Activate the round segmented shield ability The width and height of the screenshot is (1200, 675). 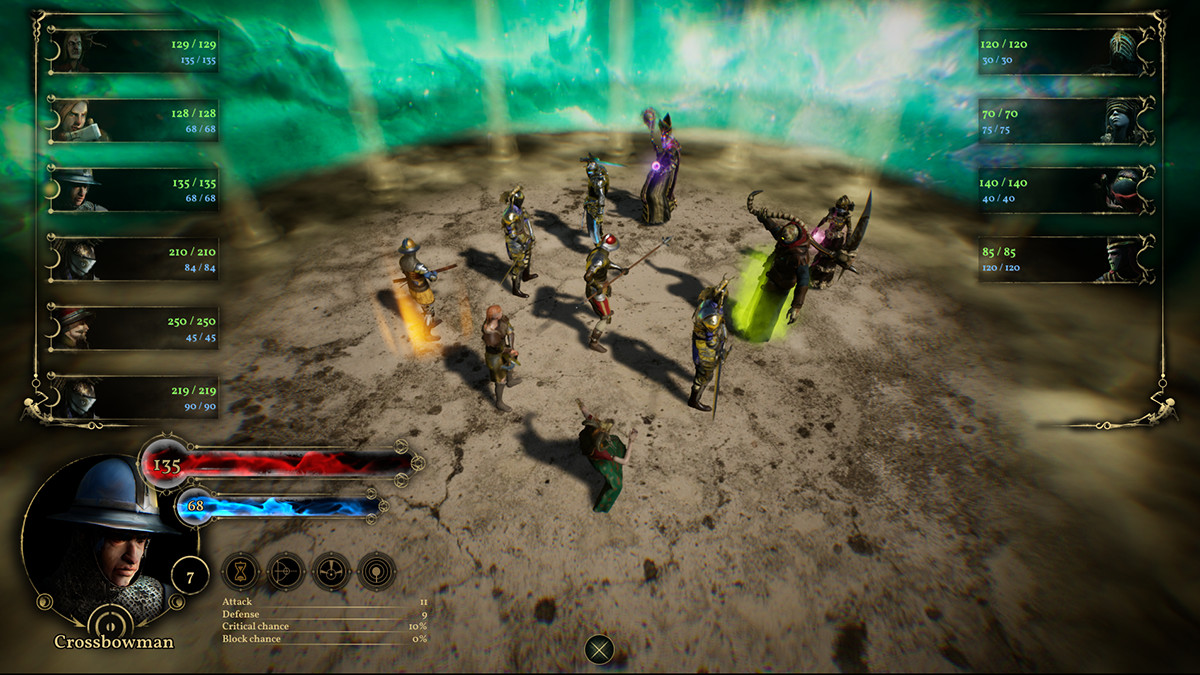[x=331, y=572]
